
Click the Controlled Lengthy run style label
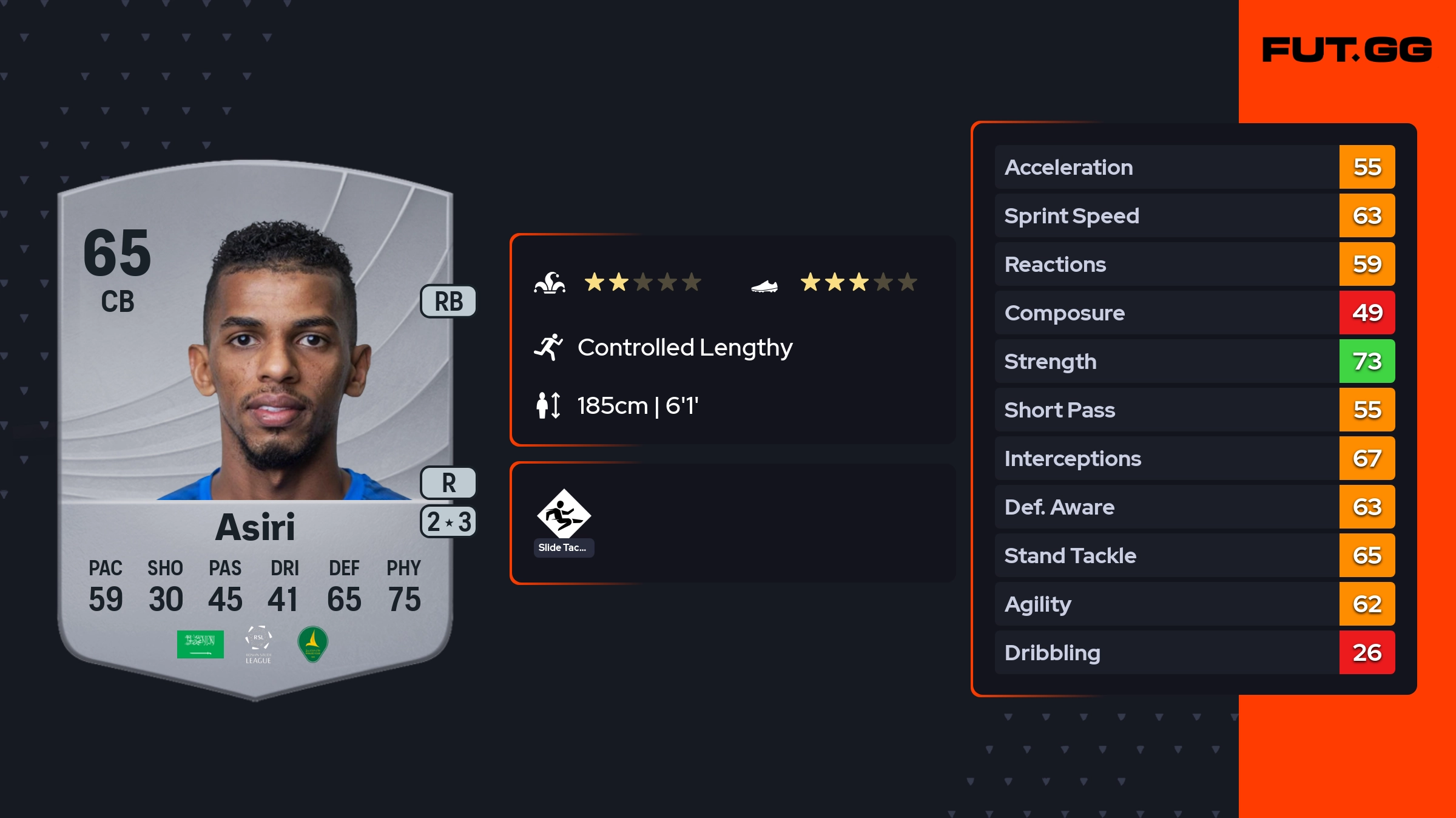684,348
